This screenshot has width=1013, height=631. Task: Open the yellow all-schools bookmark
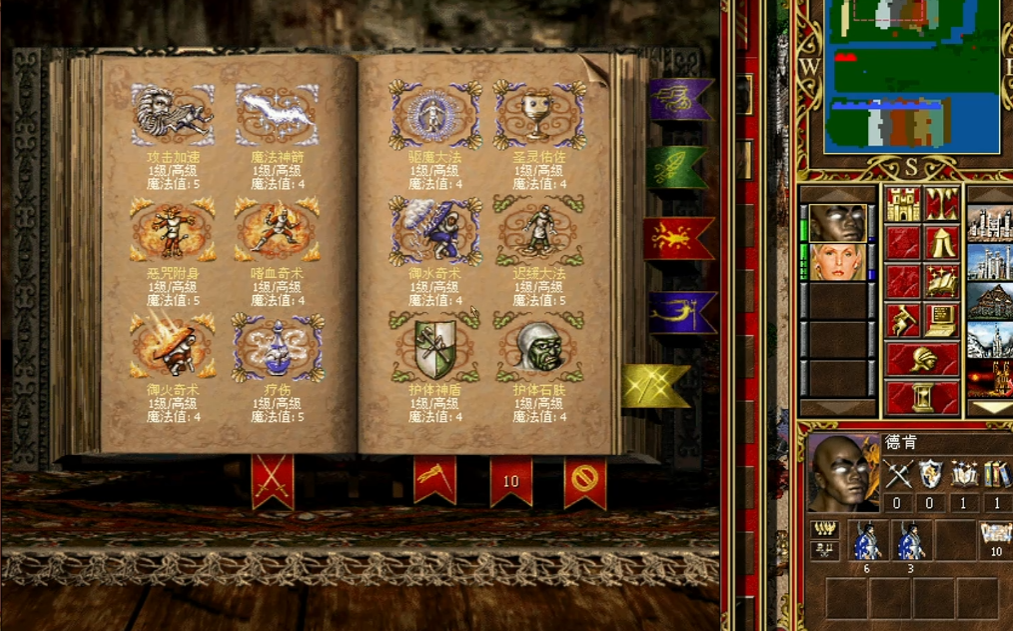pos(655,386)
